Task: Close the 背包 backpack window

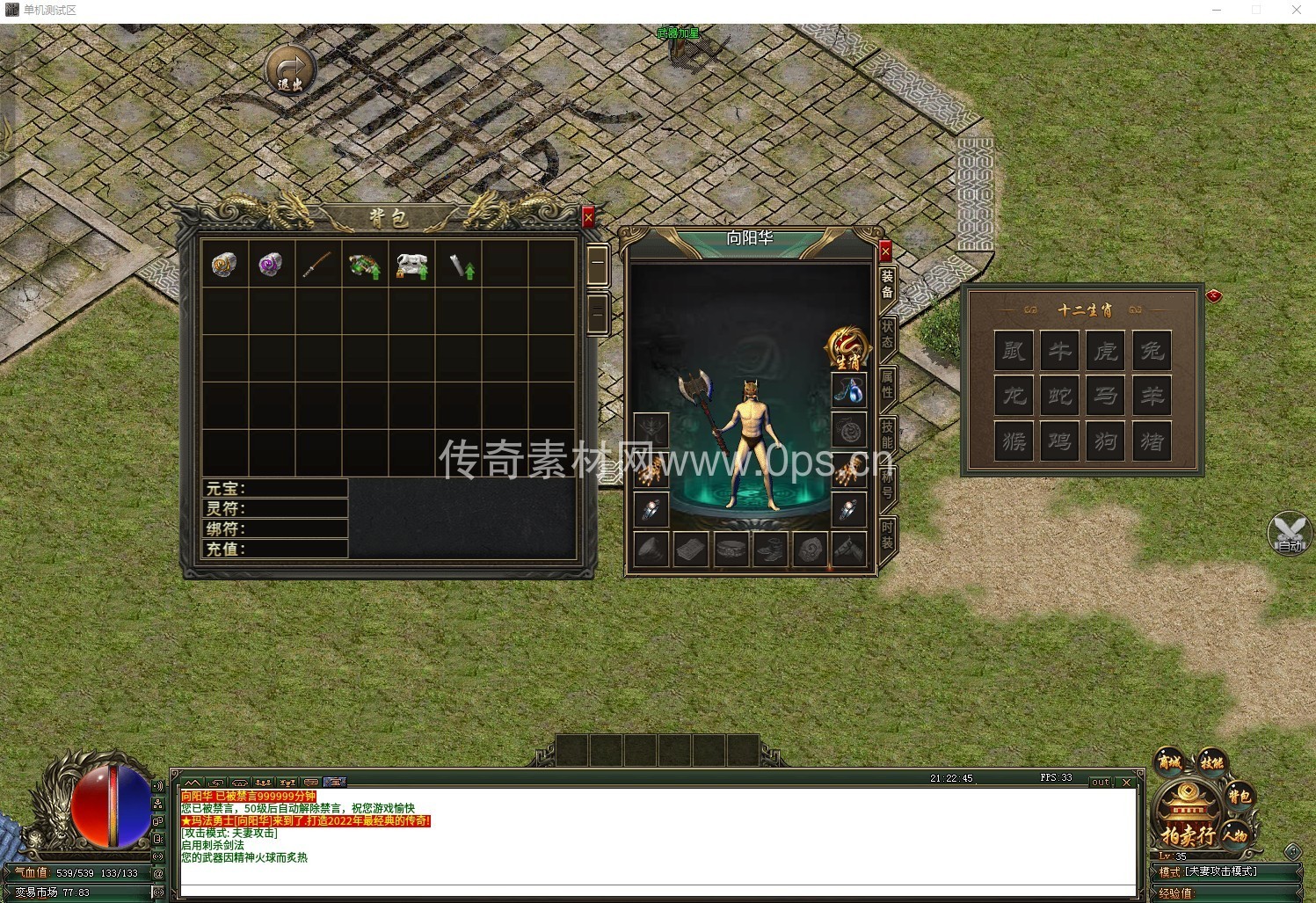Action: point(588,216)
